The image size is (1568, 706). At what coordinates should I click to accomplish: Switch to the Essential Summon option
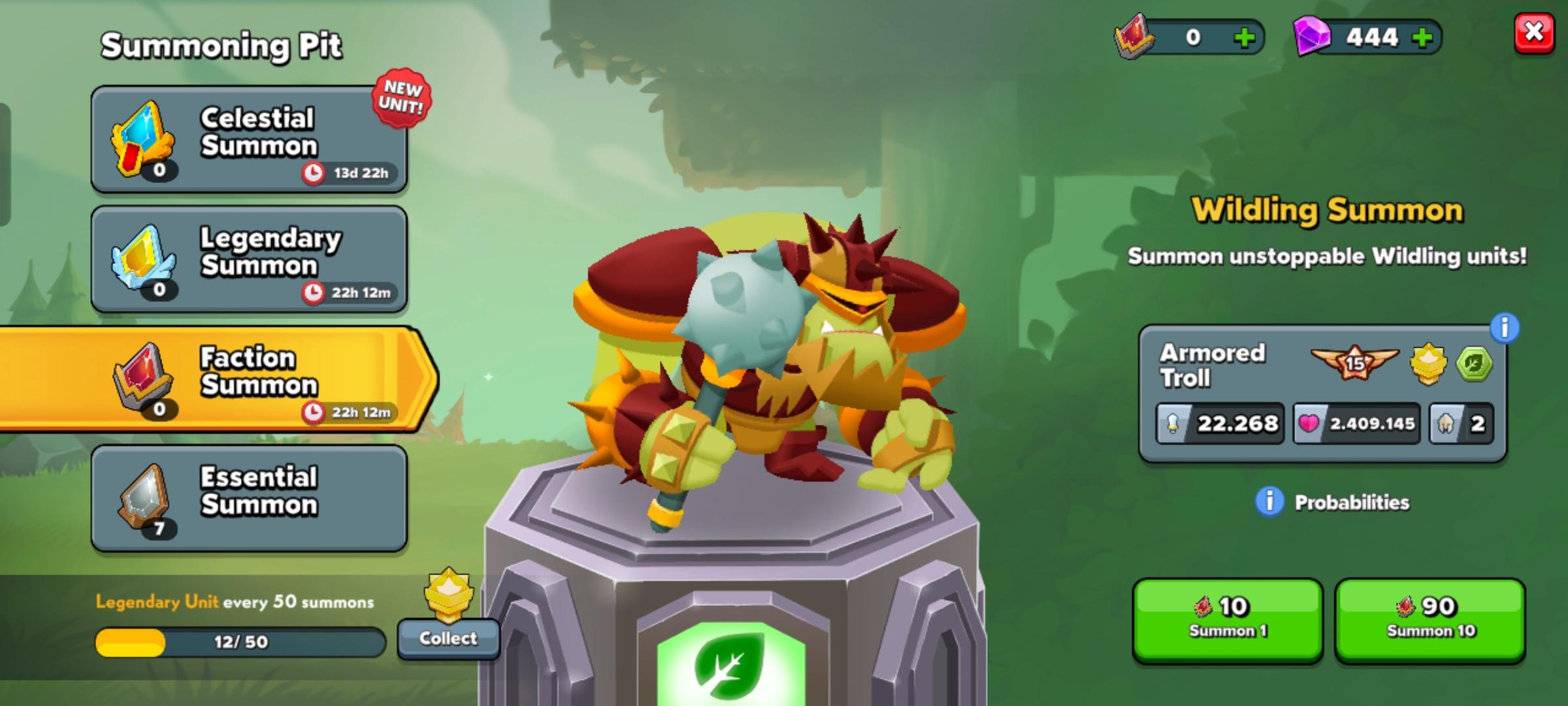click(x=252, y=499)
